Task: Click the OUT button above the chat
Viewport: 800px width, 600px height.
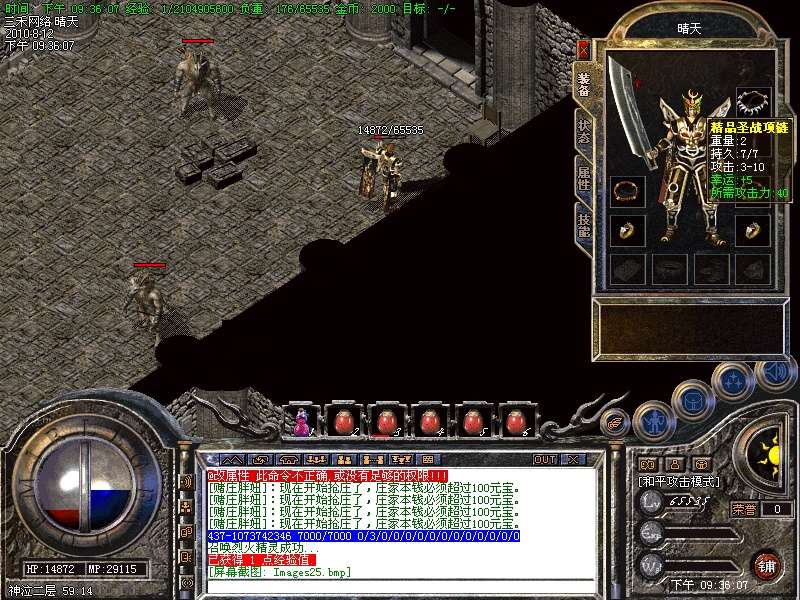Action: (x=545, y=459)
